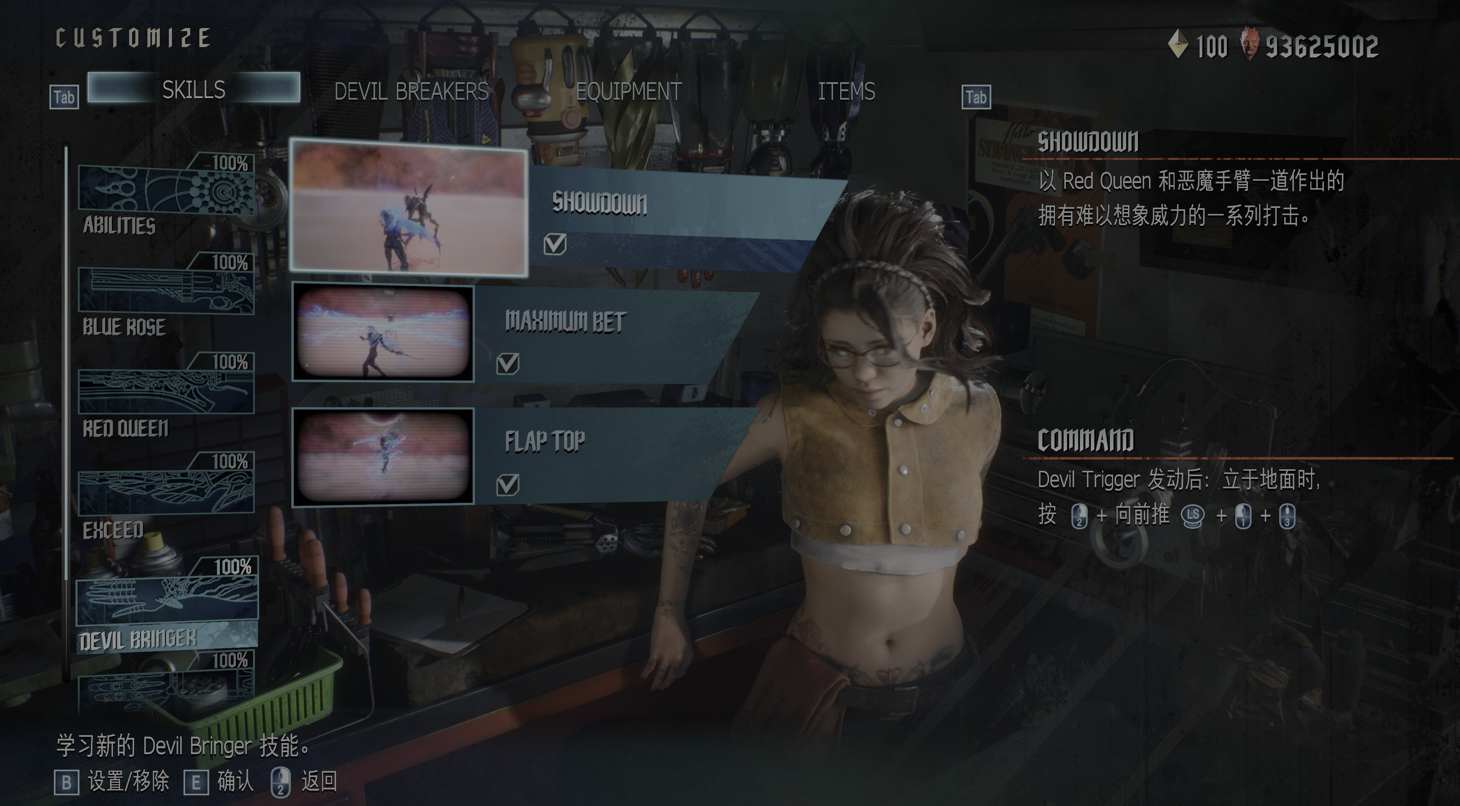Show the Items tab
This screenshot has height=806, width=1460.
click(846, 91)
